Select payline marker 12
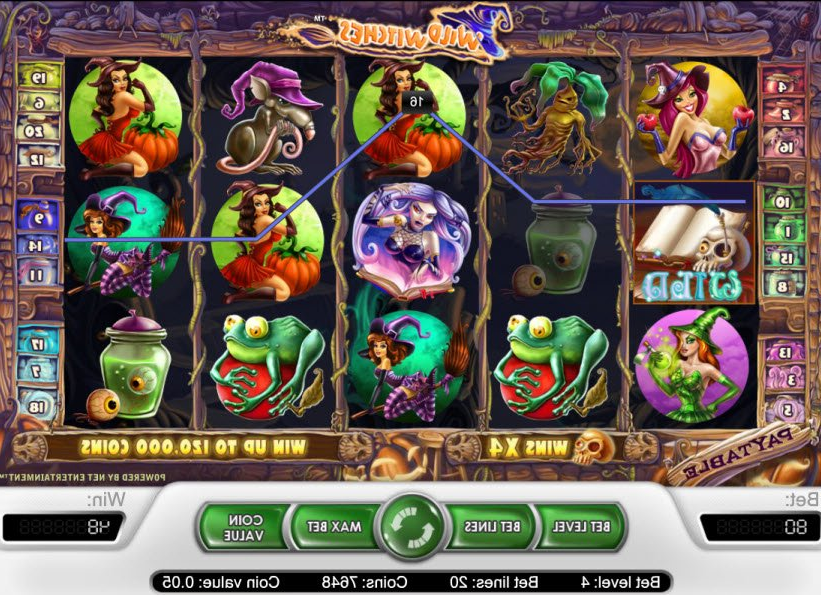This screenshot has width=821, height=595. click(40, 158)
